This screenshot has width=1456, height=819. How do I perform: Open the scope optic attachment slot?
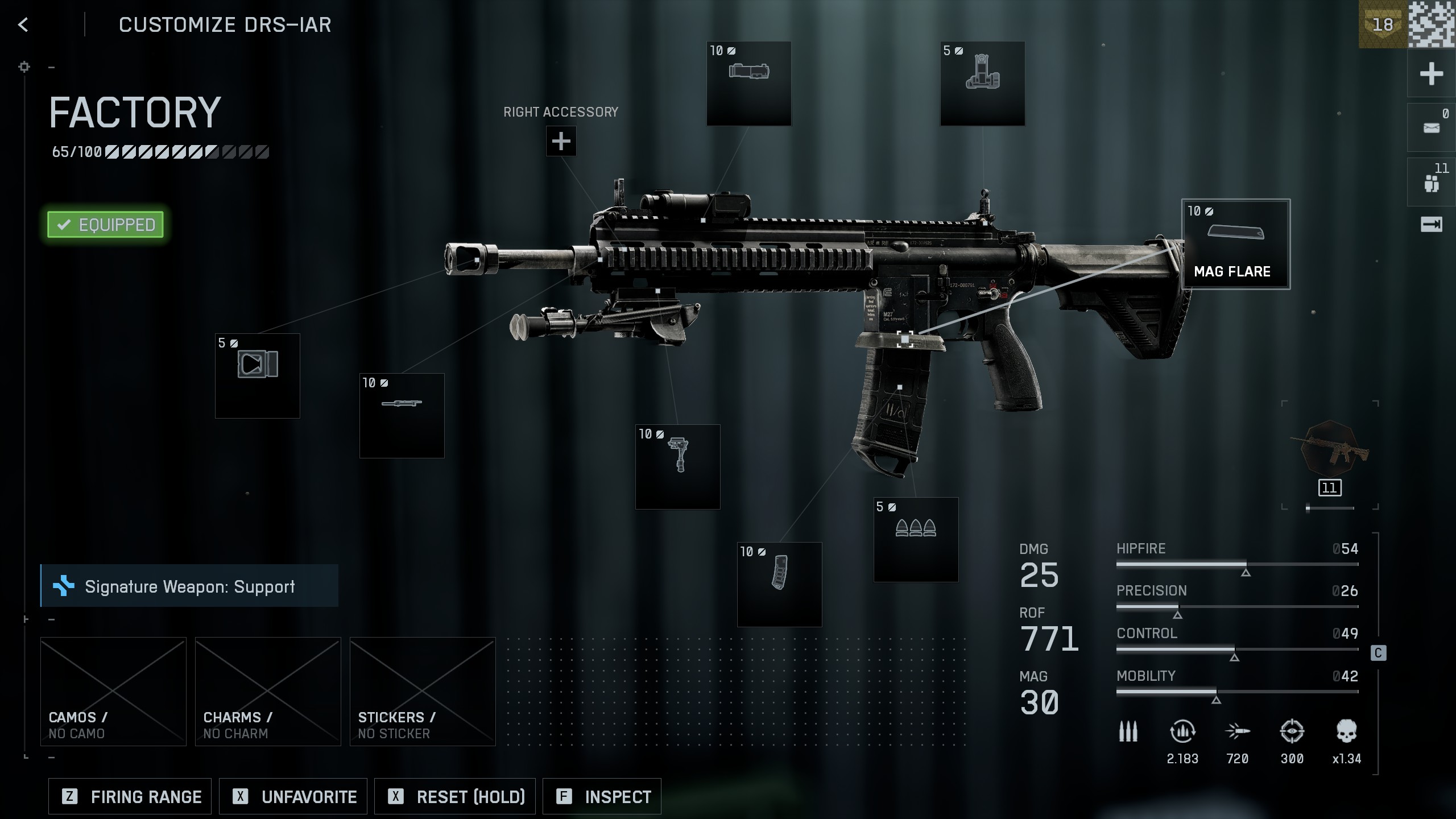point(748,83)
